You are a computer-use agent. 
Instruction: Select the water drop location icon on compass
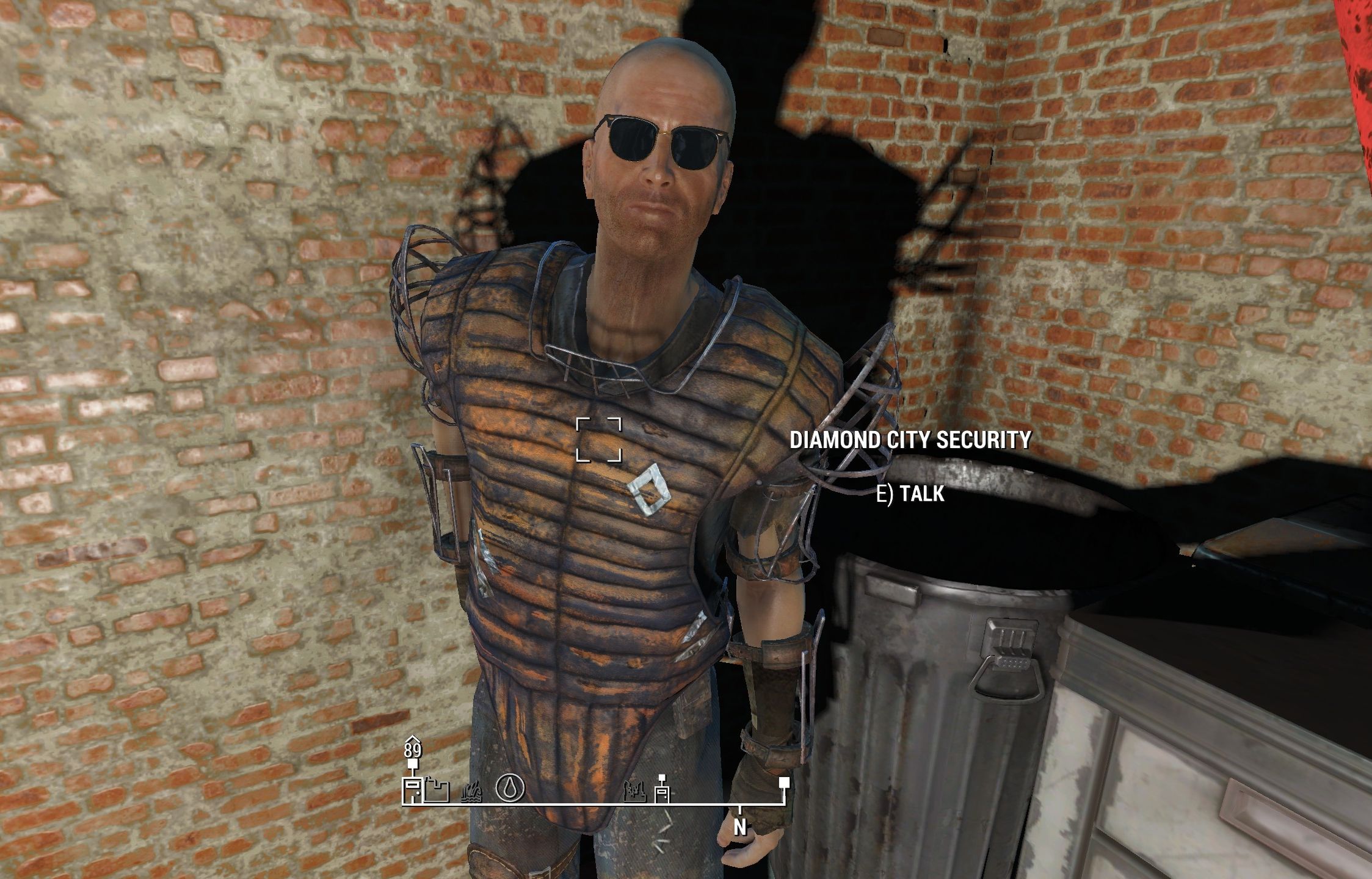click(510, 788)
